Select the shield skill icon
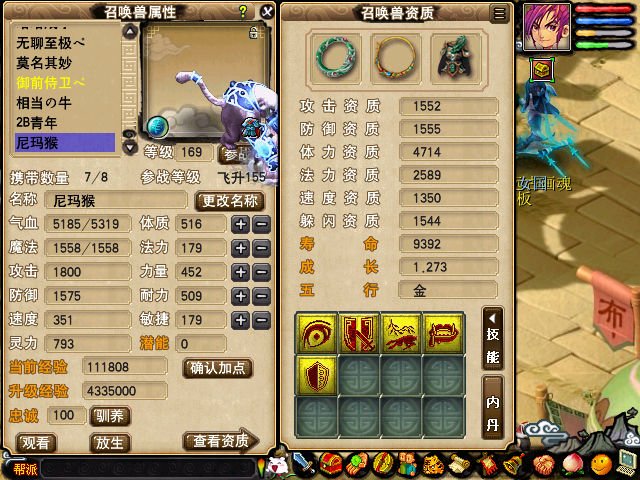Viewport: 640px width, 480px height. click(315, 375)
